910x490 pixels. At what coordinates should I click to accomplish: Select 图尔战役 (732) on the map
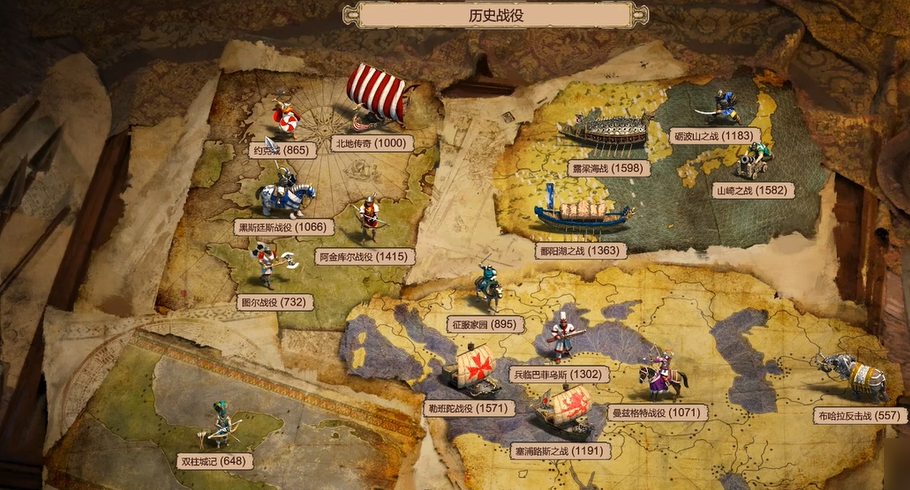(x=270, y=301)
